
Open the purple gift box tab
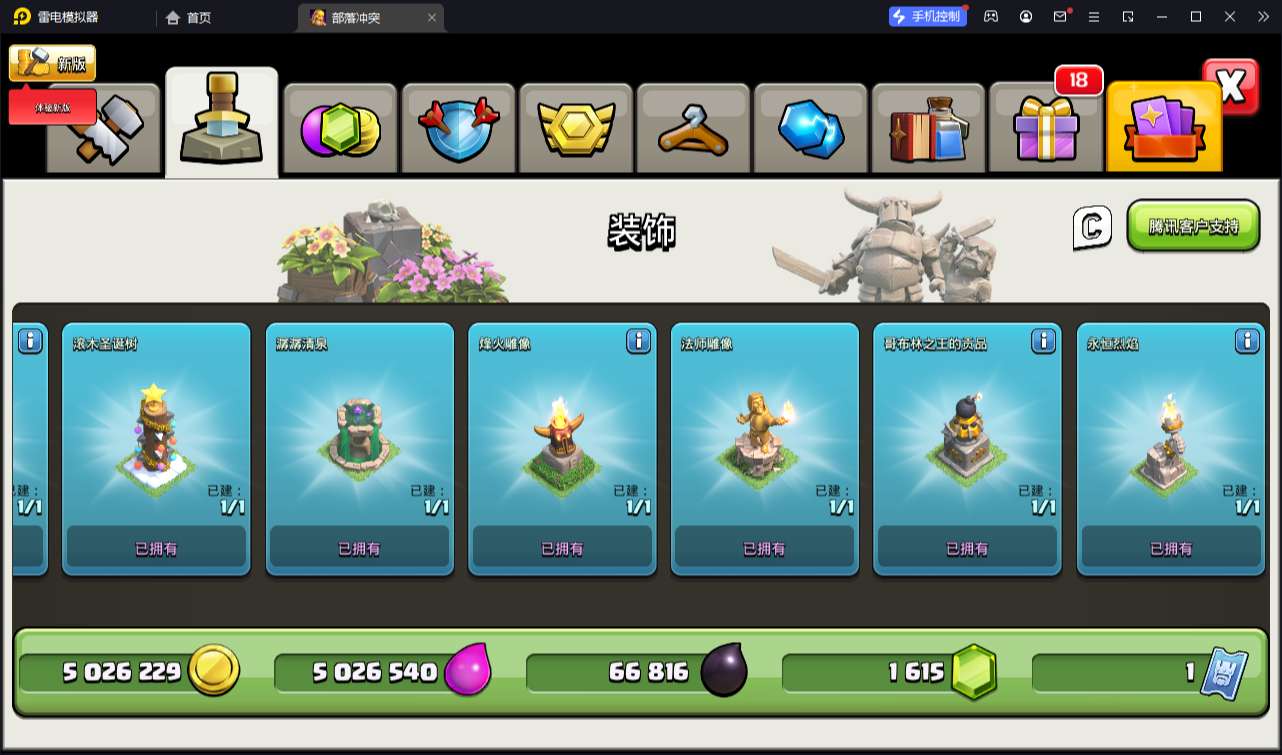[x=1045, y=129]
